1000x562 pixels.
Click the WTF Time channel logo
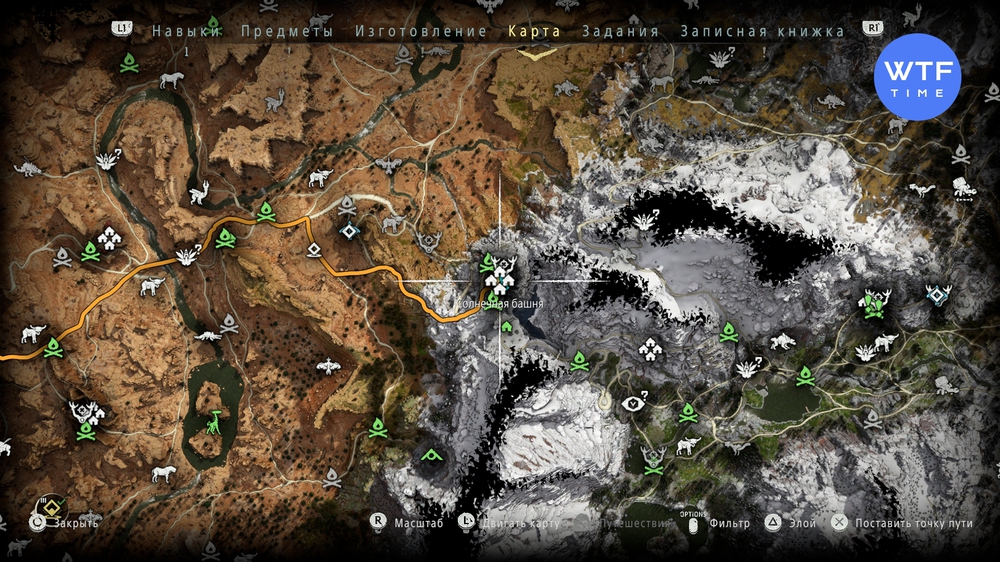point(917,77)
